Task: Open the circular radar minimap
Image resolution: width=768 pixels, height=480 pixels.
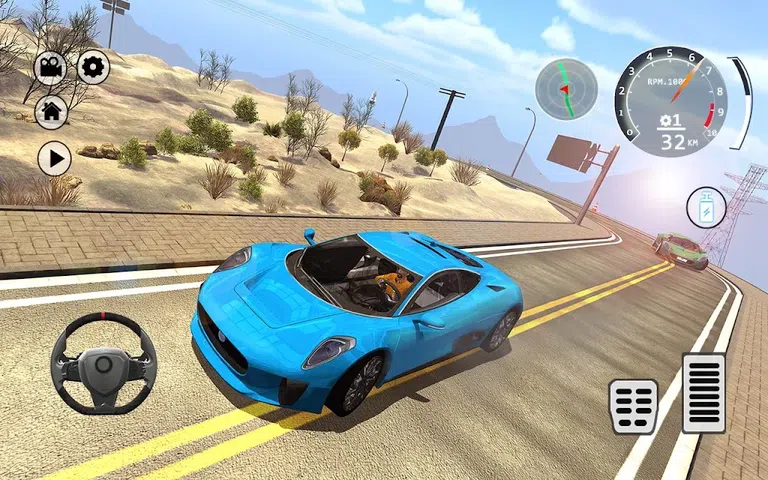Action: click(566, 89)
